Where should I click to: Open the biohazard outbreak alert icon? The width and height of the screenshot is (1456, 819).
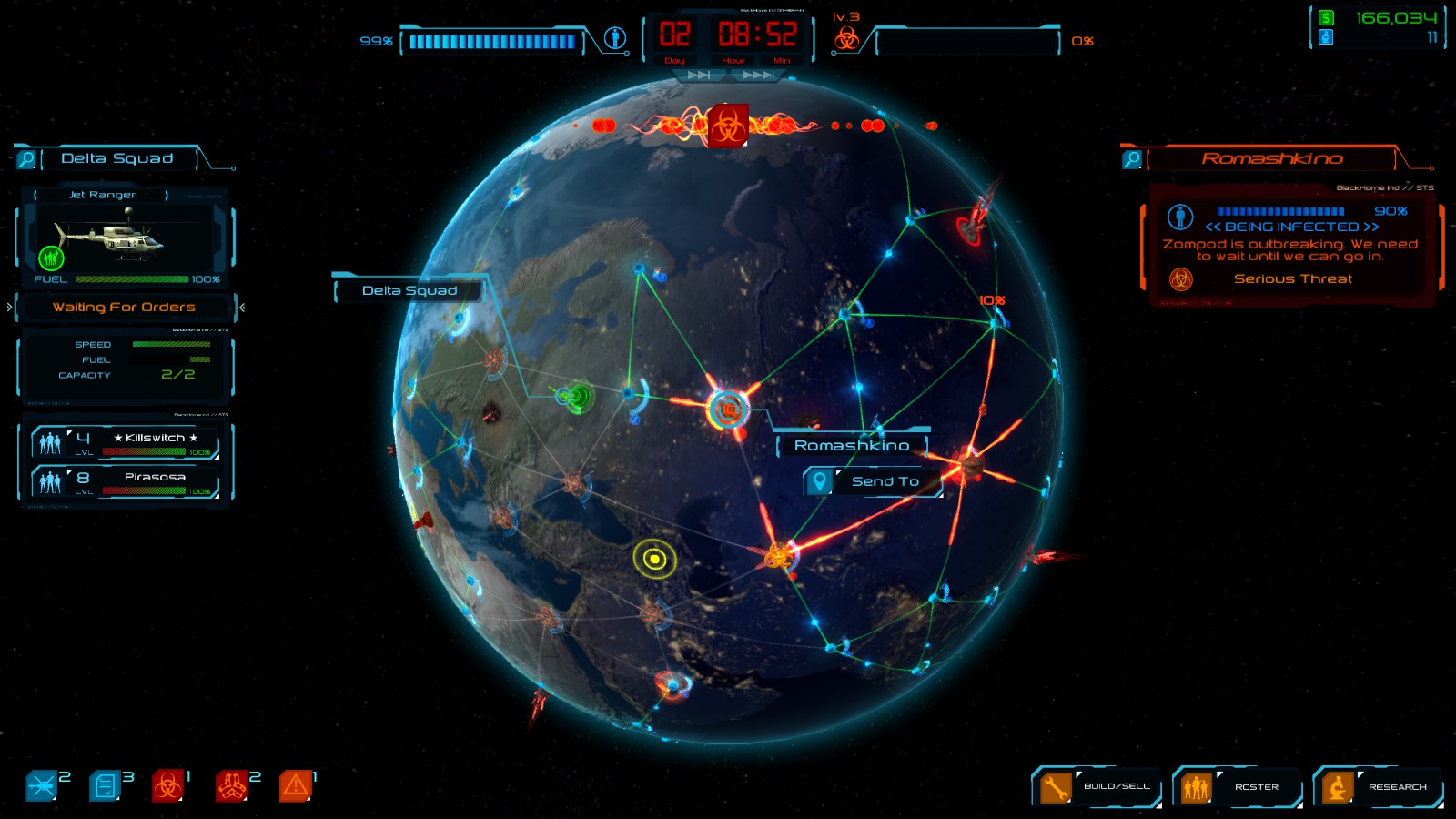pos(167,786)
